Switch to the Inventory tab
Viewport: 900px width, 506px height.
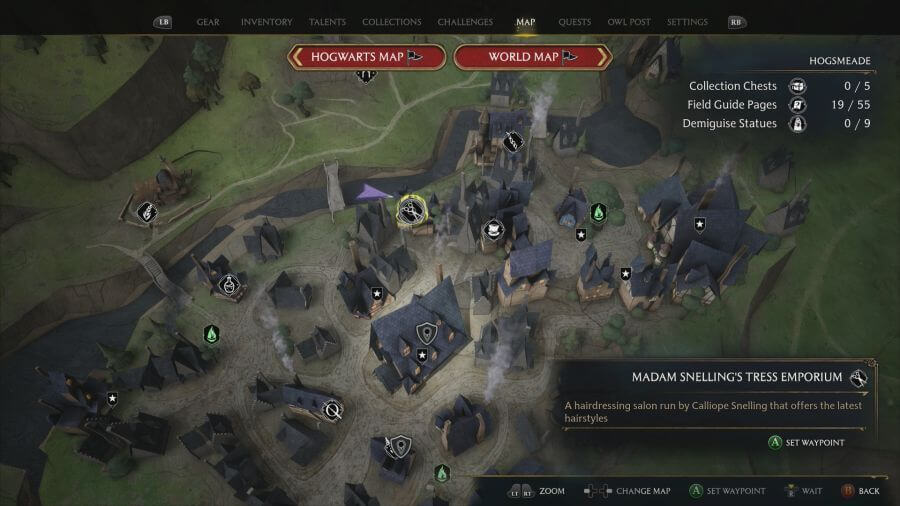[x=267, y=22]
